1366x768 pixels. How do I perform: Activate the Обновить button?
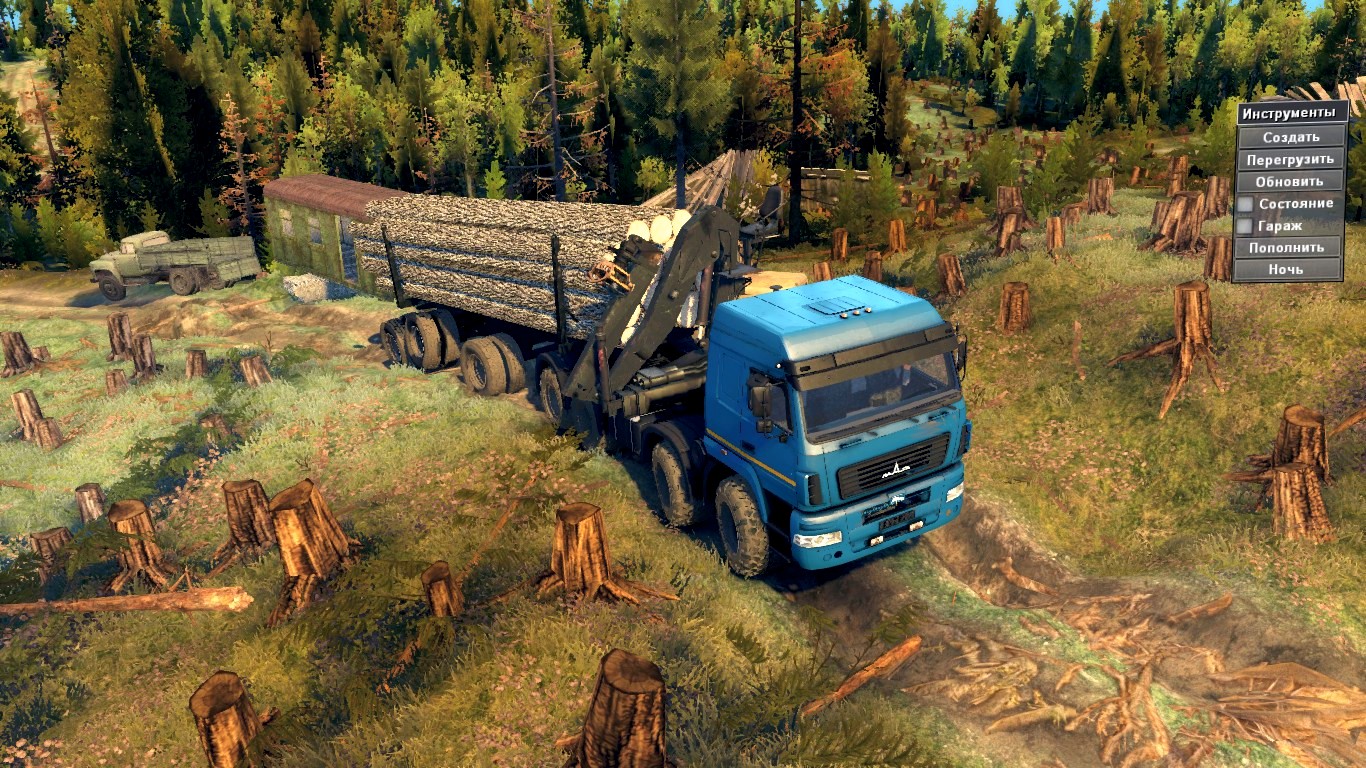click(1290, 181)
